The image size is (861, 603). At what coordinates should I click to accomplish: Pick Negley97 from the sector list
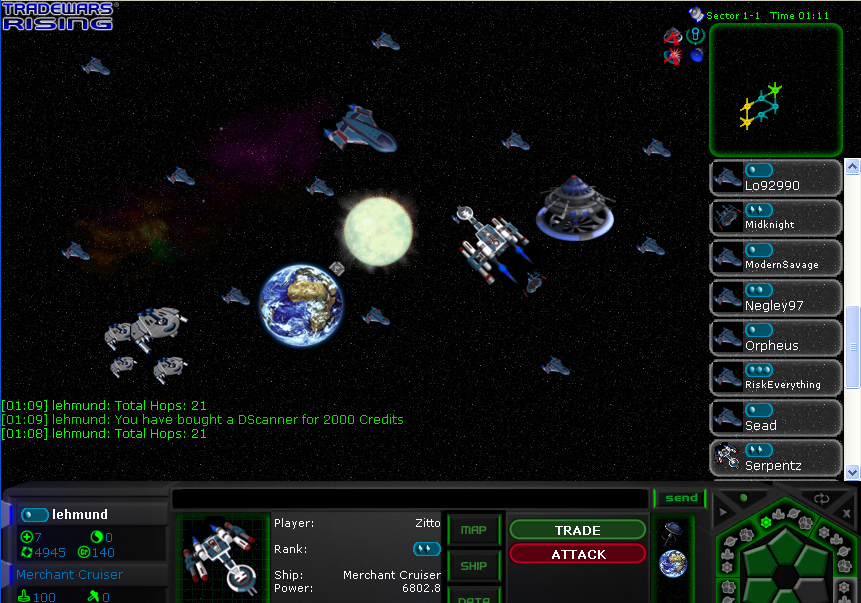coord(776,298)
